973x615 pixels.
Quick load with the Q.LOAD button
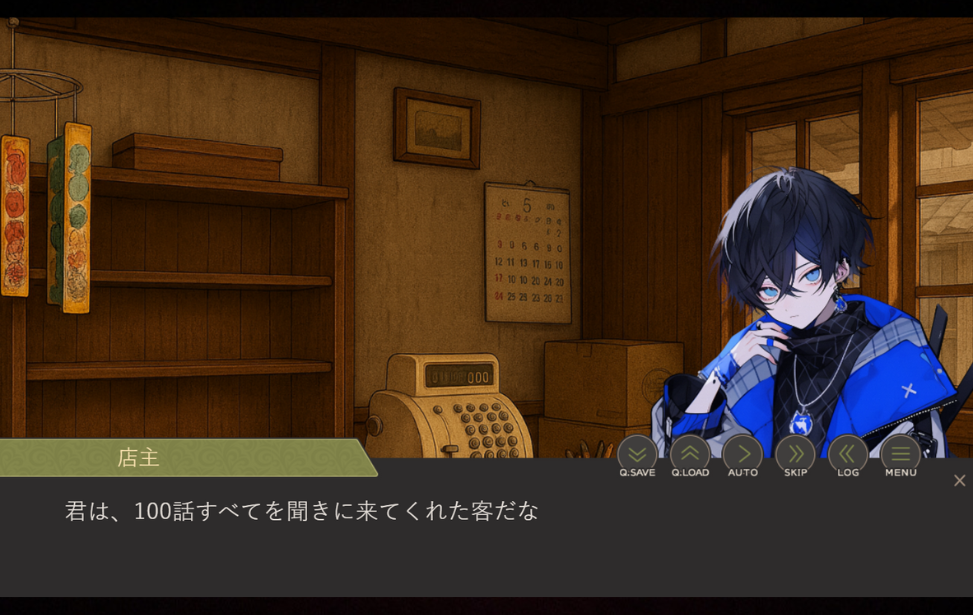[690, 455]
